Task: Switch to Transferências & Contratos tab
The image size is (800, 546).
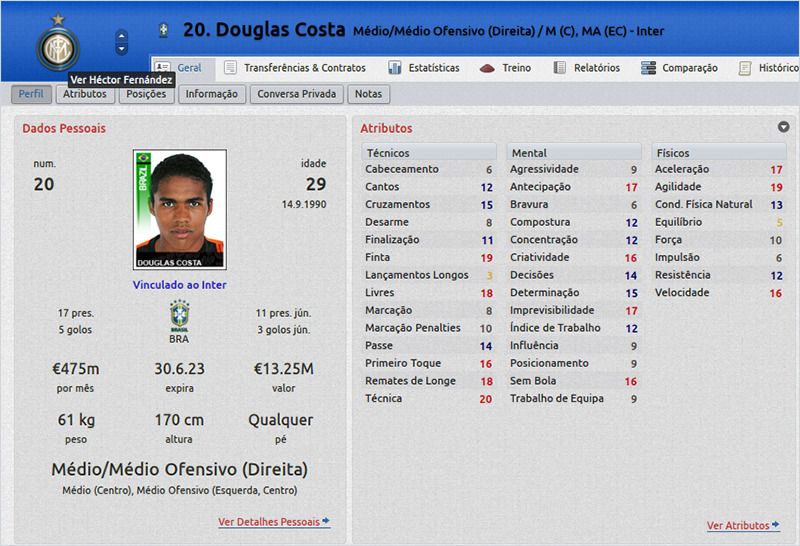Action: tap(295, 68)
